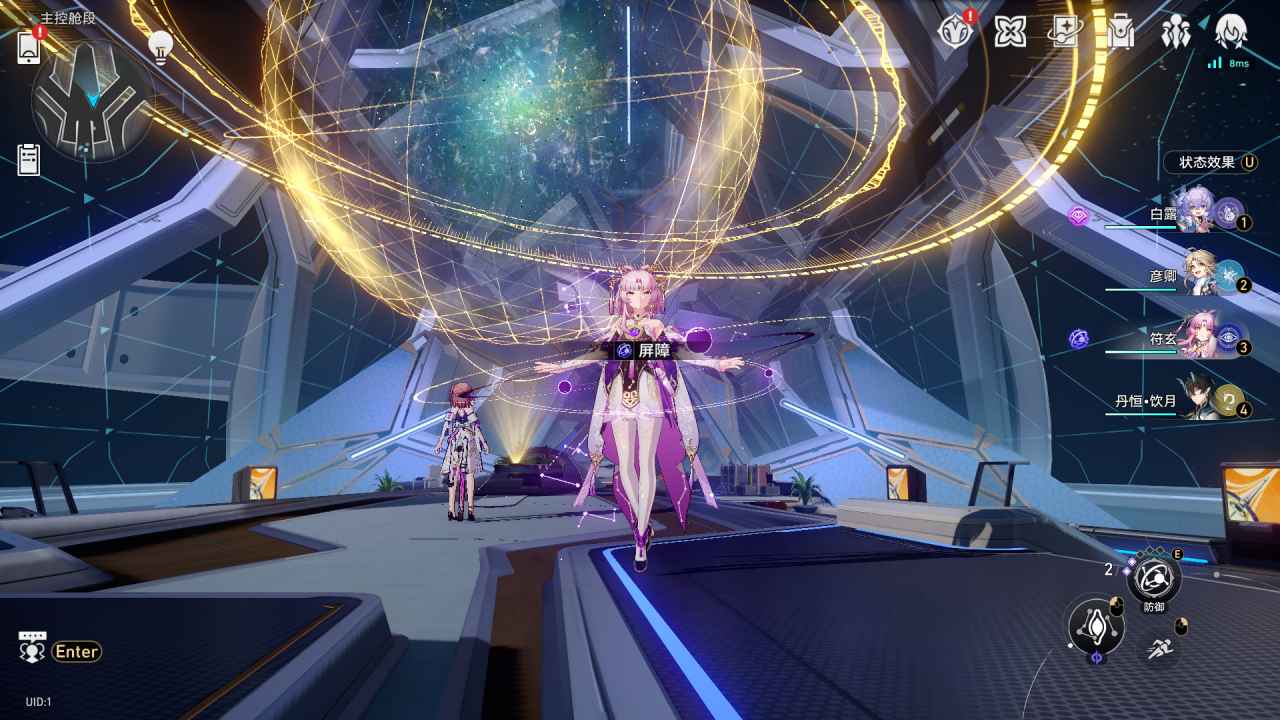Switch to party member 丹恒•饮月

(x=1200, y=400)
